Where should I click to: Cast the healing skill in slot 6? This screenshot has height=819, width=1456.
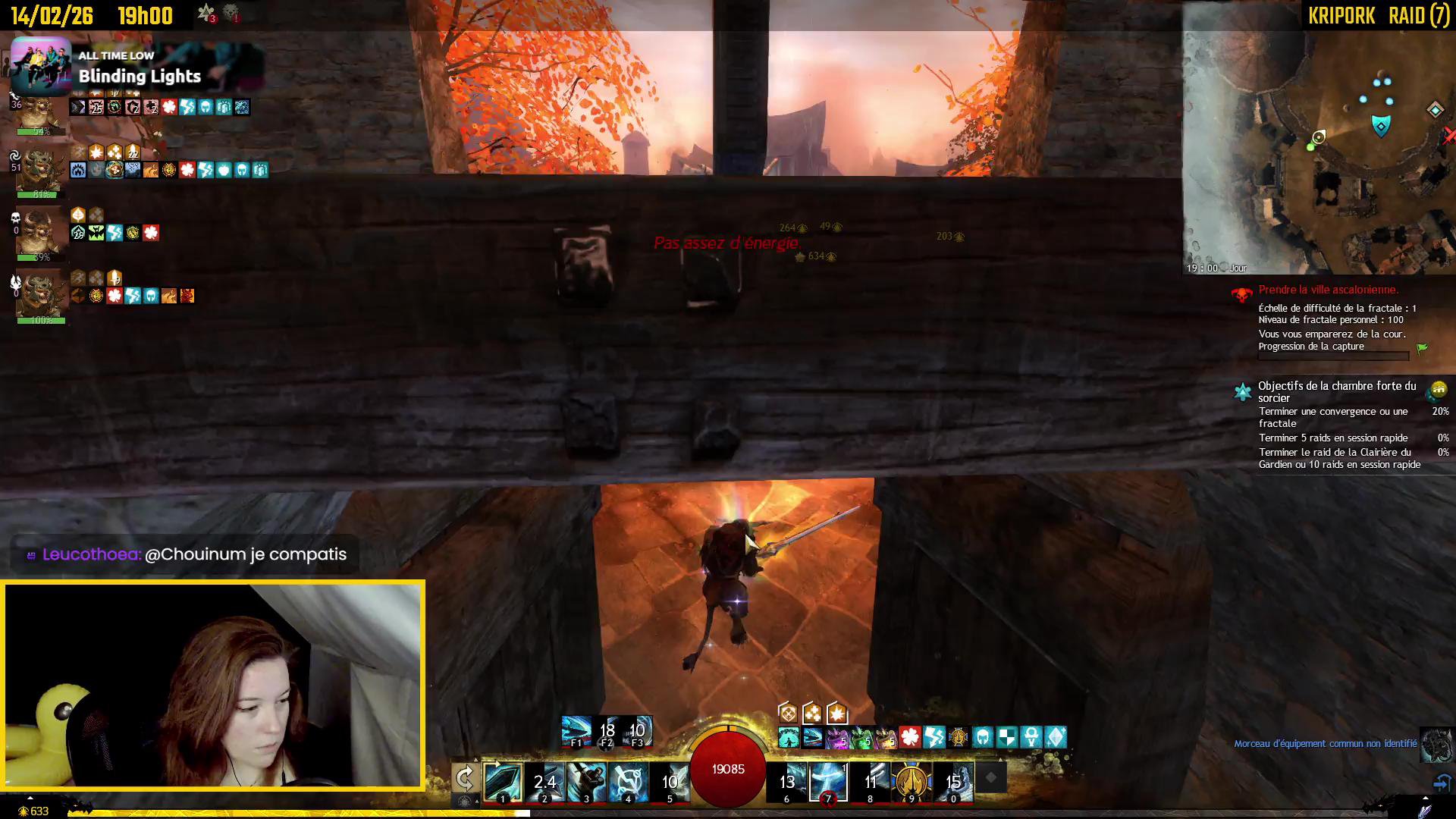(x=786, y=783)
